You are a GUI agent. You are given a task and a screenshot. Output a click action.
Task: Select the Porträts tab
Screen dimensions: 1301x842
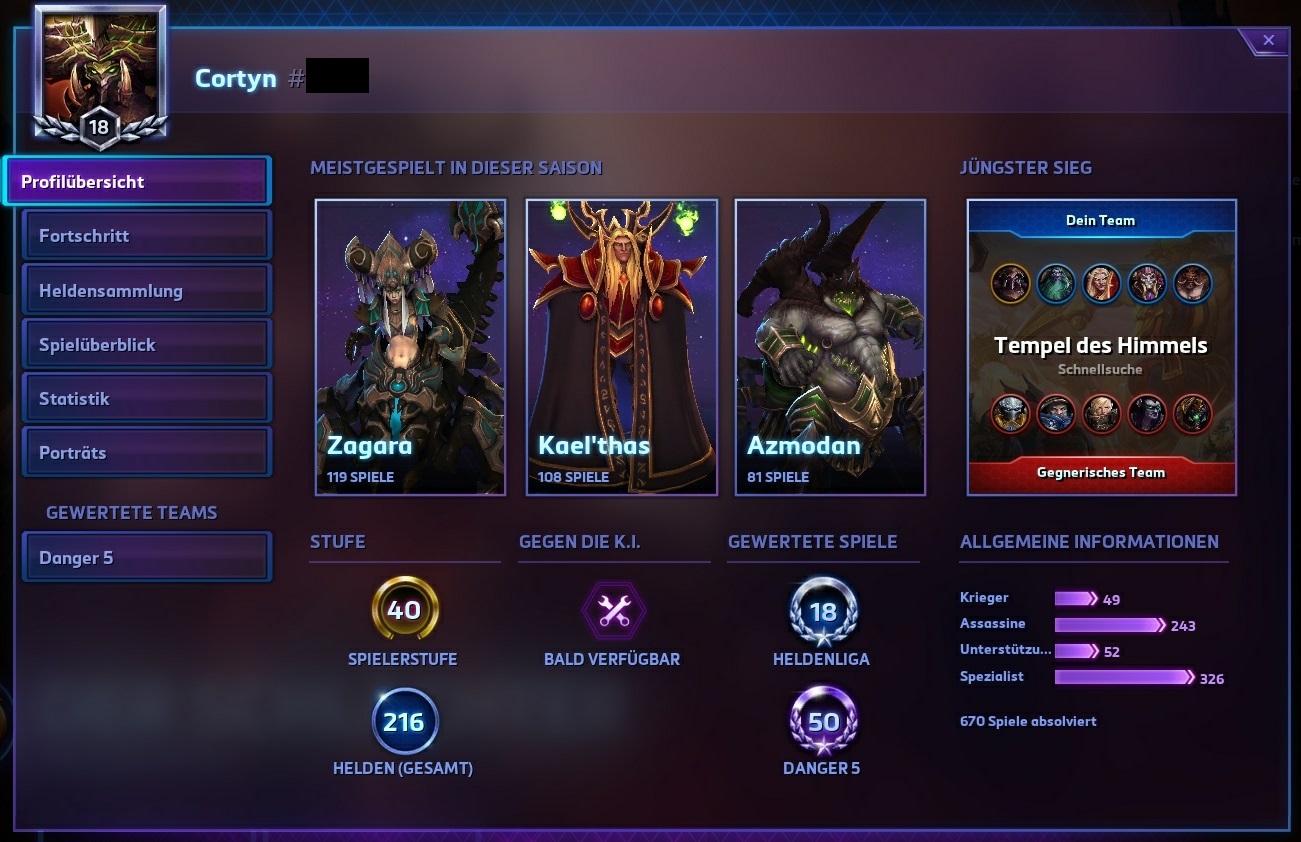click(x=146, y=453)
